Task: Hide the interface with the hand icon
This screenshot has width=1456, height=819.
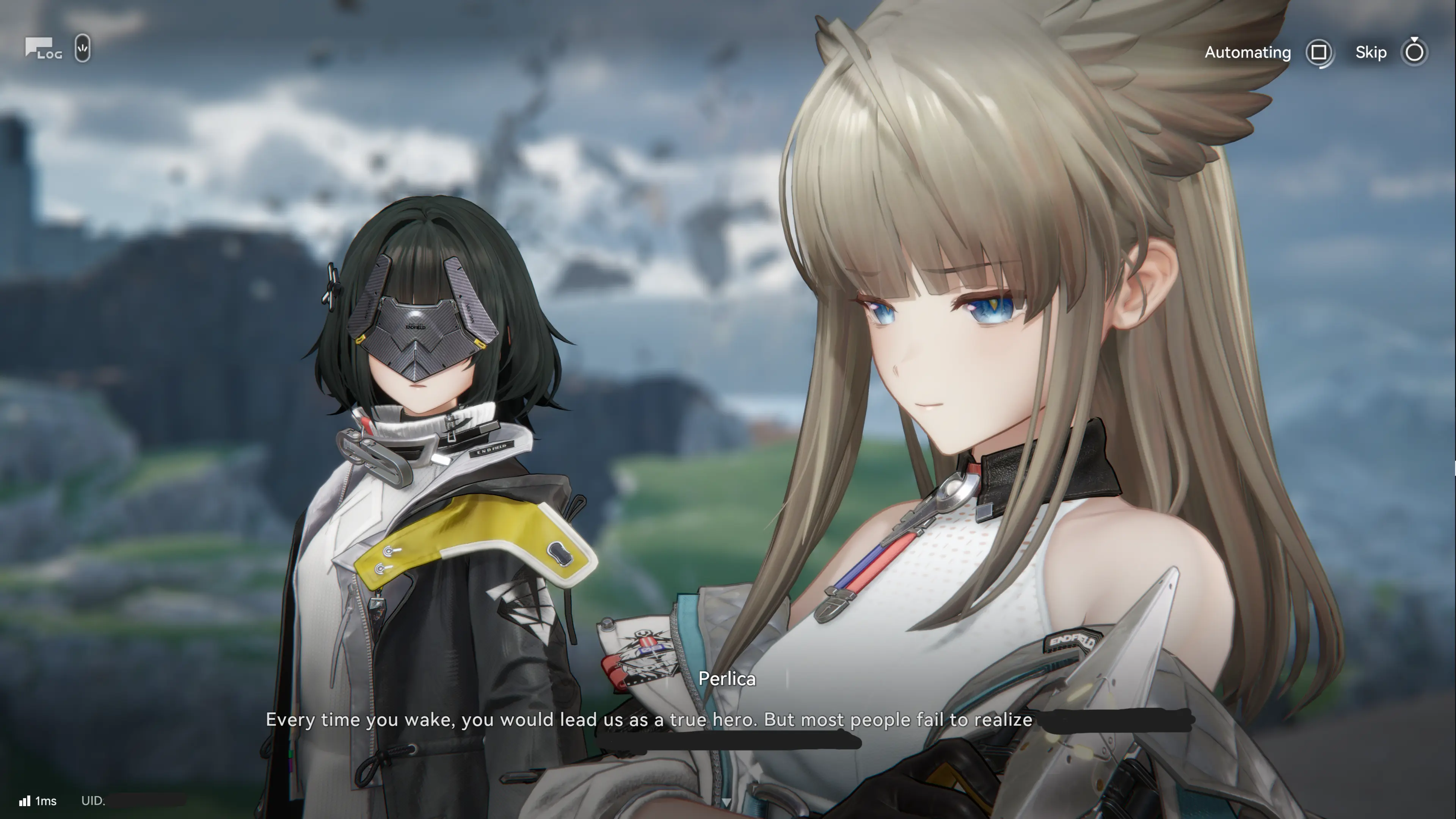Action: point(83,49)
